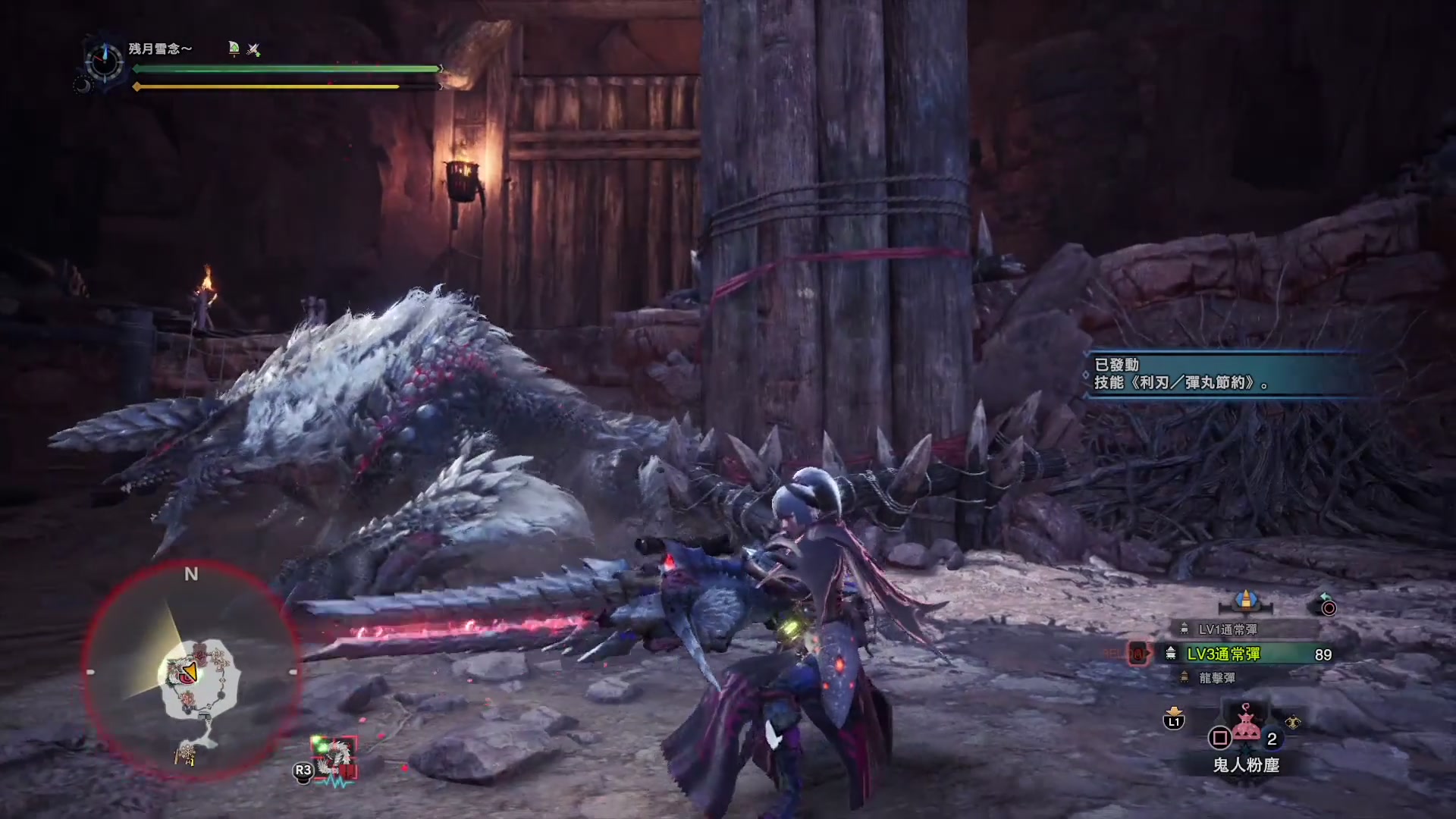Inspect the sharpness-up blade buff icon

point(234,49)
